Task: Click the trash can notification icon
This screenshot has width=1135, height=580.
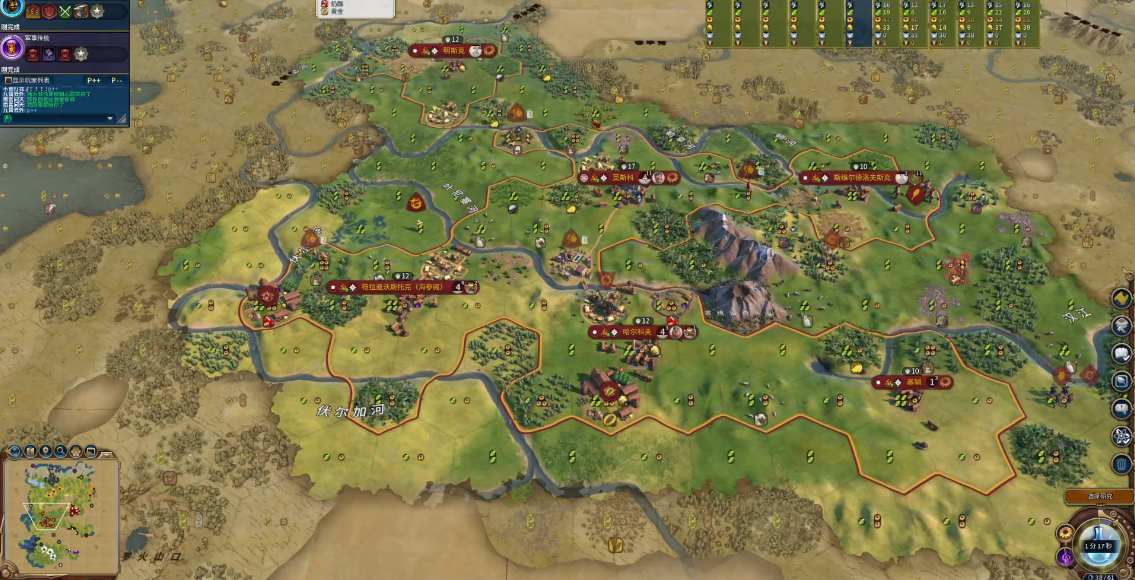Action: [x=1122, y=464]
